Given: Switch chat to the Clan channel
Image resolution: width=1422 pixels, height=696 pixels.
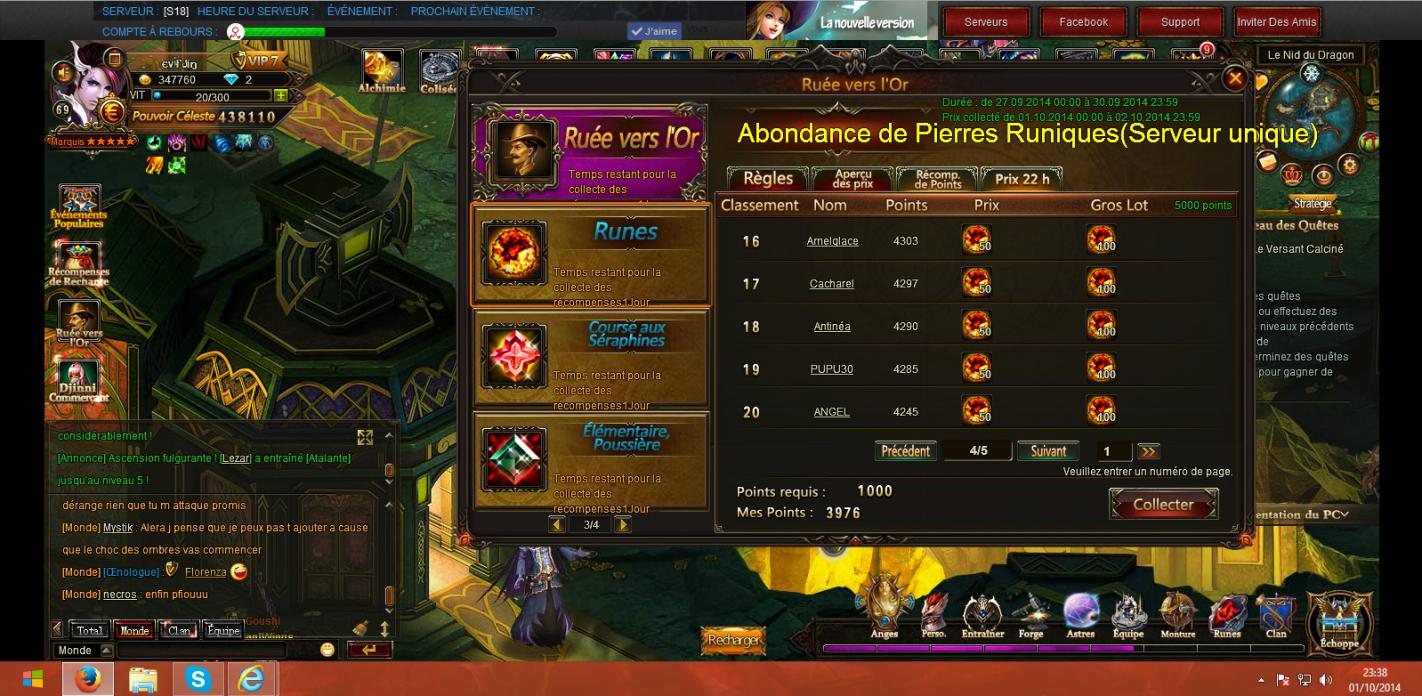Looking at the screenshot, I should [x=179, y=631].
